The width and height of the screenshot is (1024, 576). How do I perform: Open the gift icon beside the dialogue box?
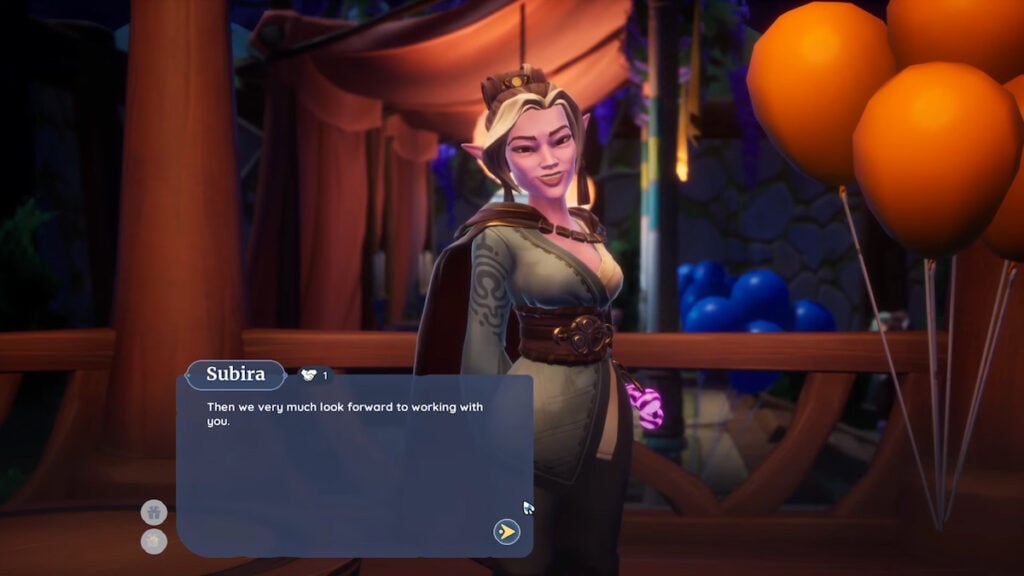click(153, 513)
